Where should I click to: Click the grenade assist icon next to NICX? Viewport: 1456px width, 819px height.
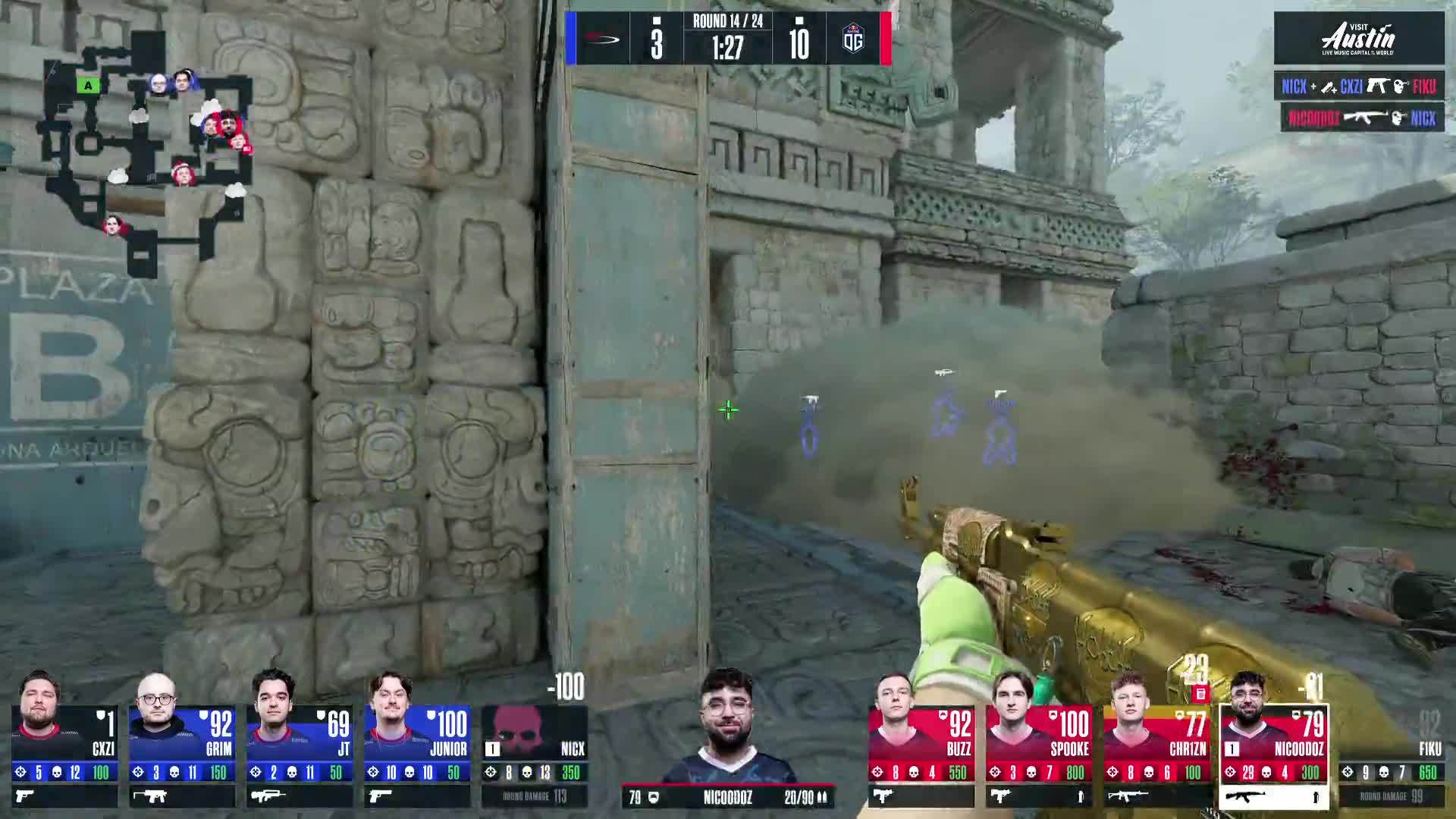(x=1327, y=86)
